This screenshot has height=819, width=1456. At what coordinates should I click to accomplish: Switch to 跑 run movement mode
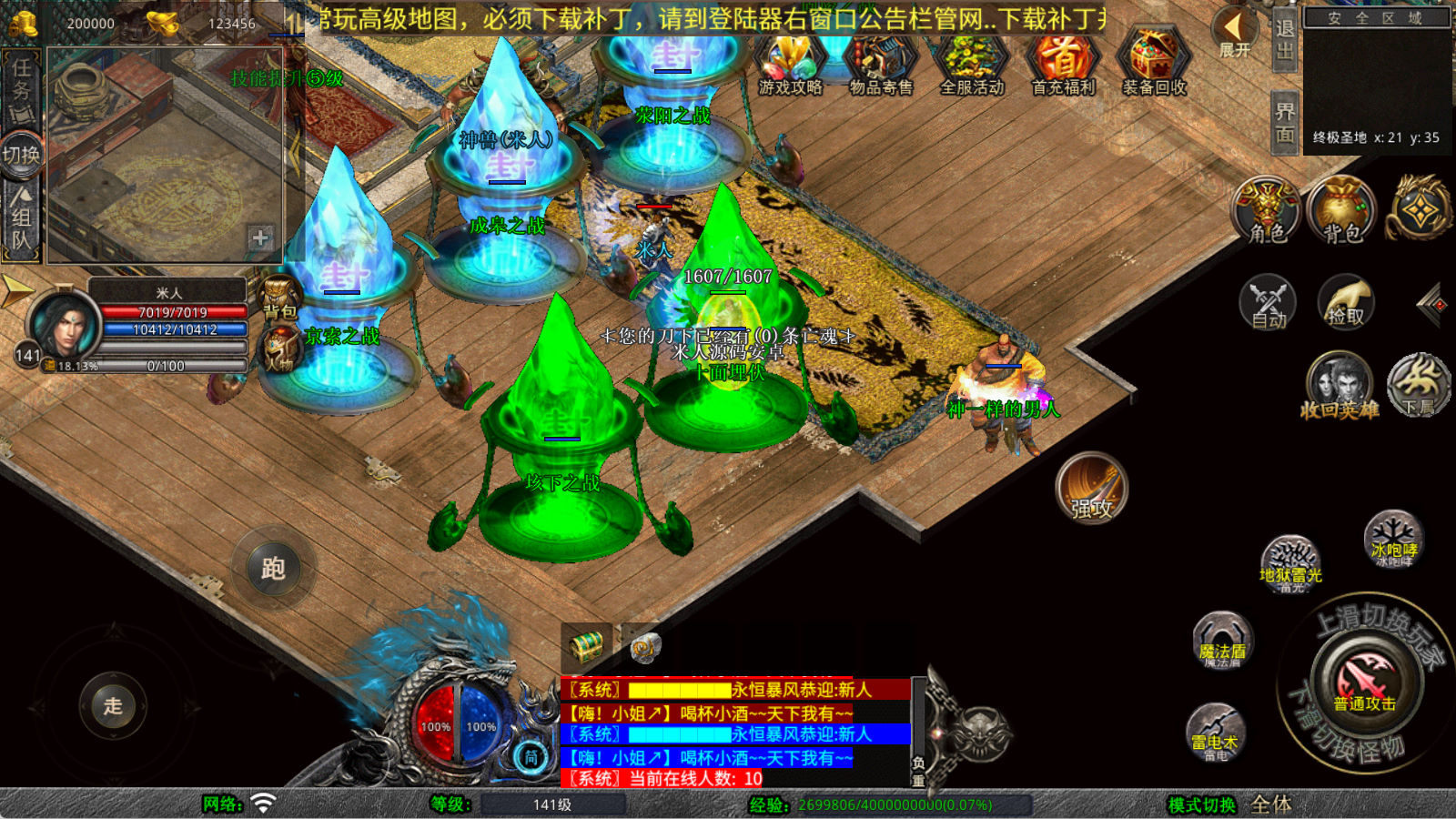coord(273,568)
